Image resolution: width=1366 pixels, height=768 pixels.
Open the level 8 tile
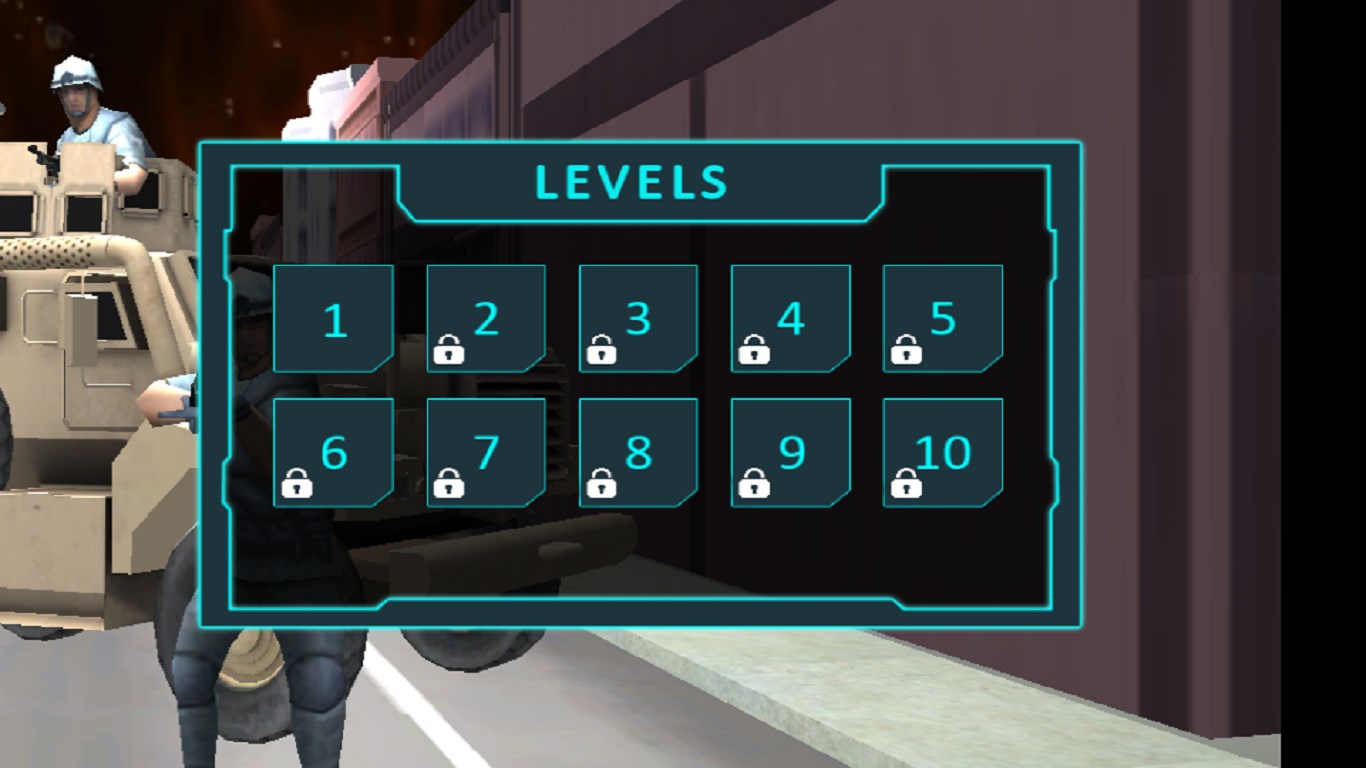pyautogui.click(x=638, y=453)
